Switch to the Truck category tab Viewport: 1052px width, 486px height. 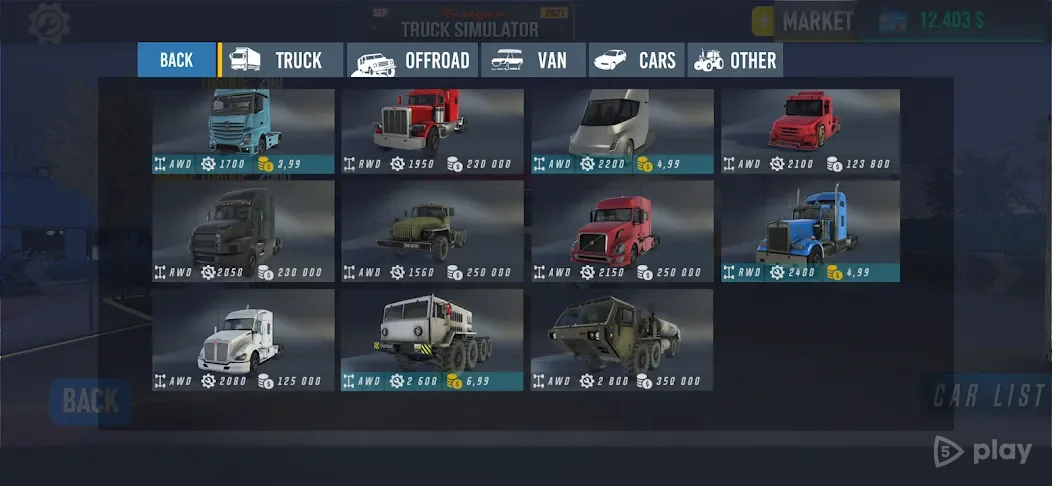click(x=280, y=60)
